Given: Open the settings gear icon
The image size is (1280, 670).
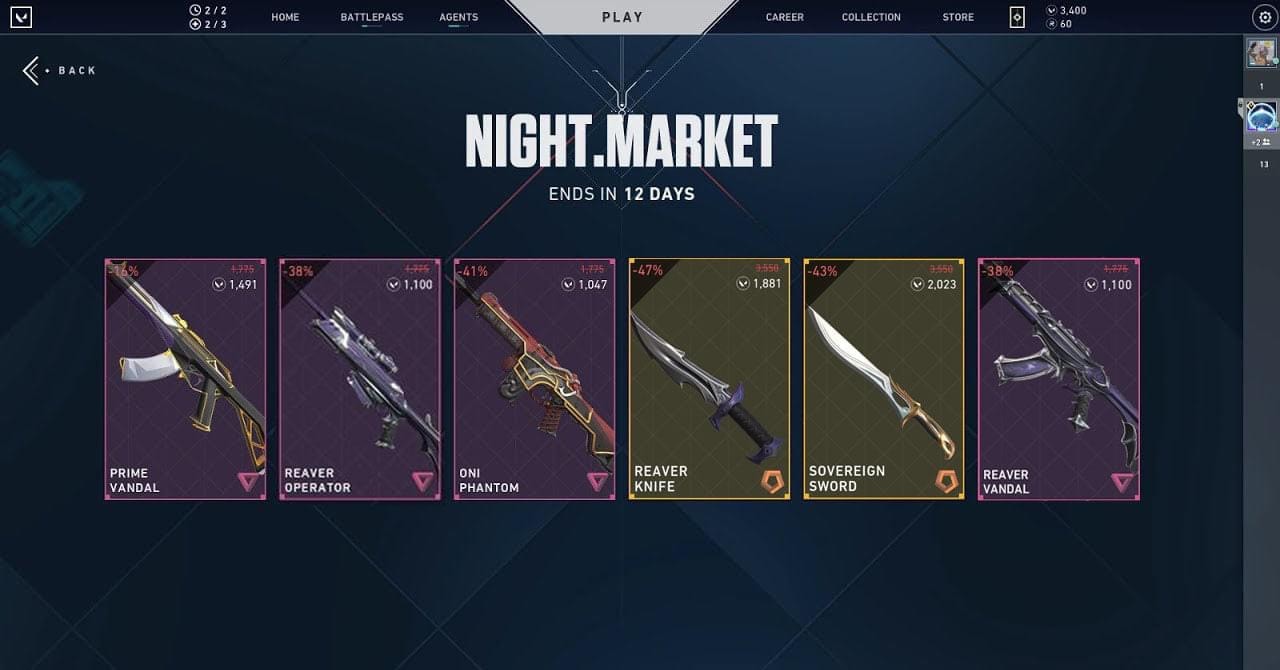Looking at the screenshot, I should pos(1264,17).
